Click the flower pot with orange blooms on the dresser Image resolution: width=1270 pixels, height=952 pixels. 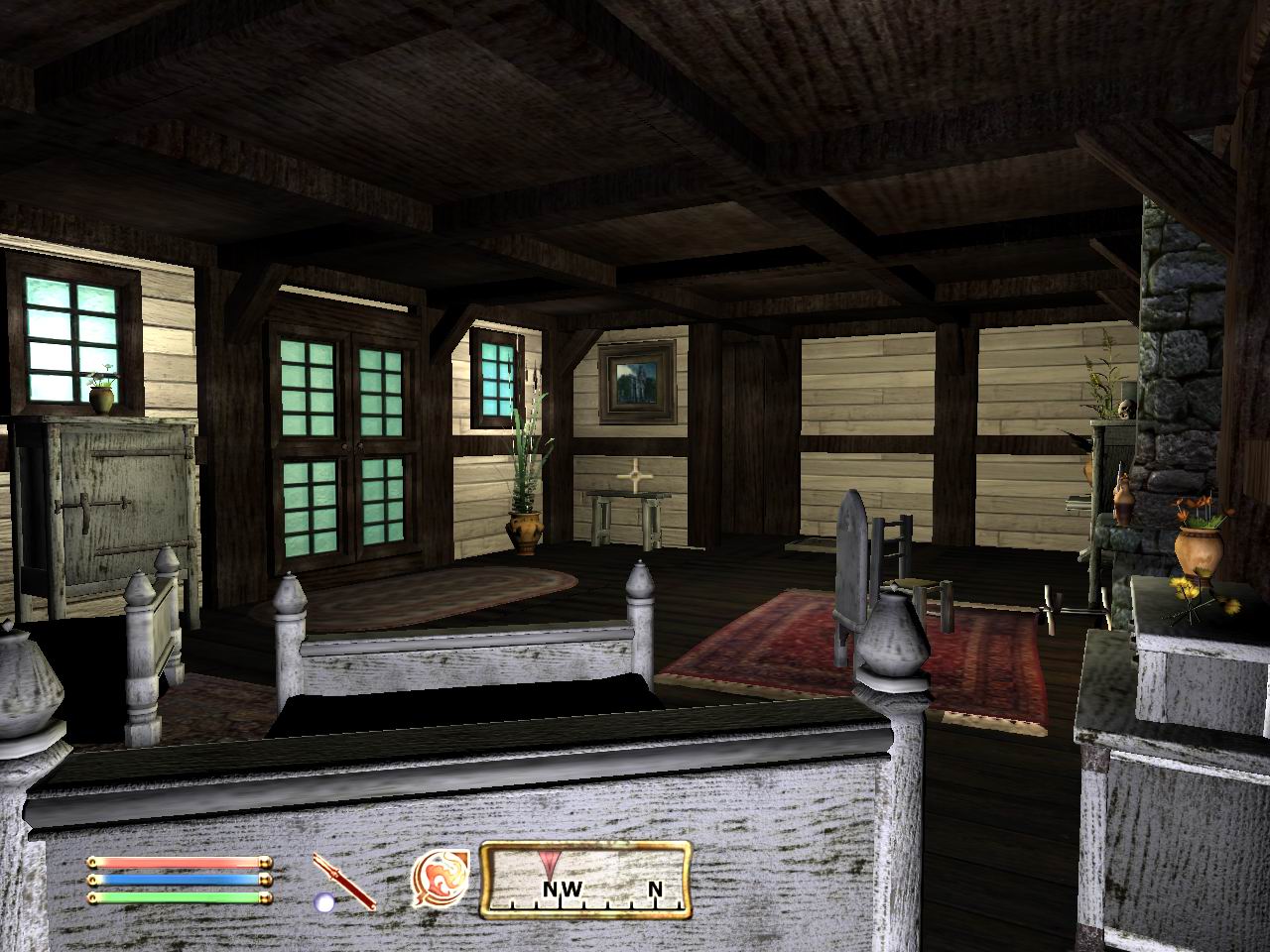[x=1196, y=550]
